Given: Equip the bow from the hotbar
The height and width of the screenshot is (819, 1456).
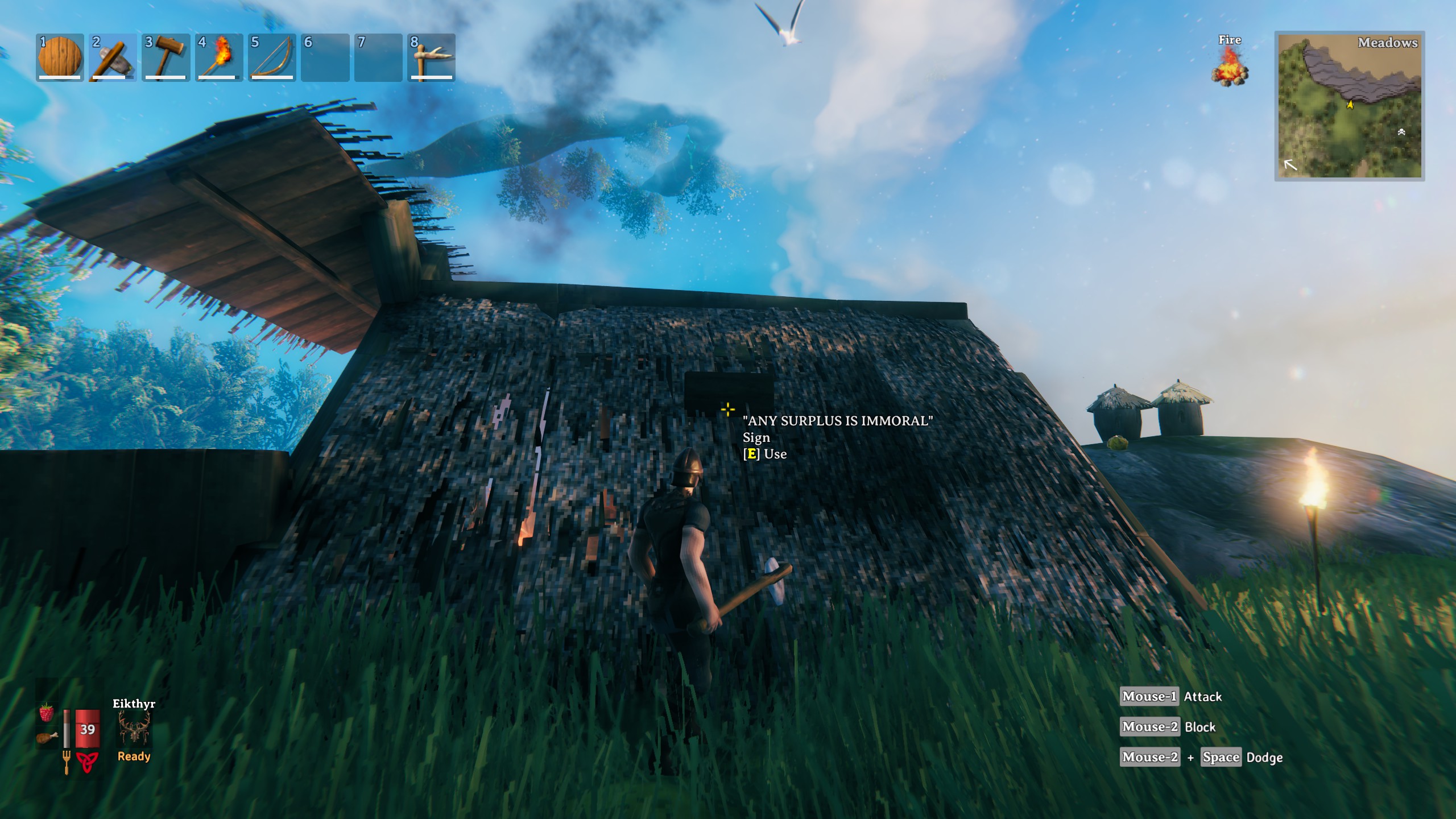Looking at the screenshot, I should pyautogui.click(x=272, y=57).
